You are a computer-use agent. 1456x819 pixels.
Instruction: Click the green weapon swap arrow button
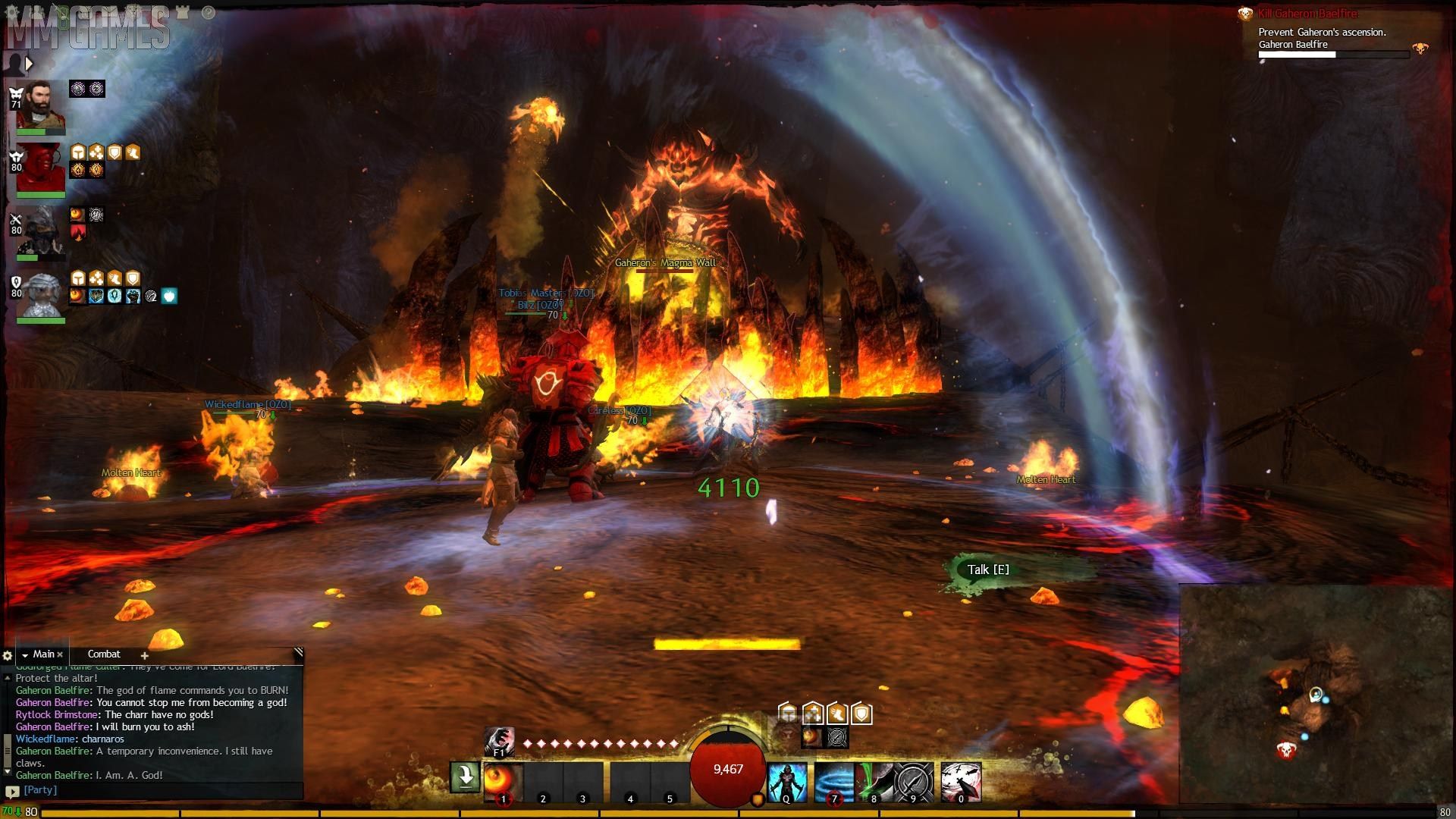point(465,777)
